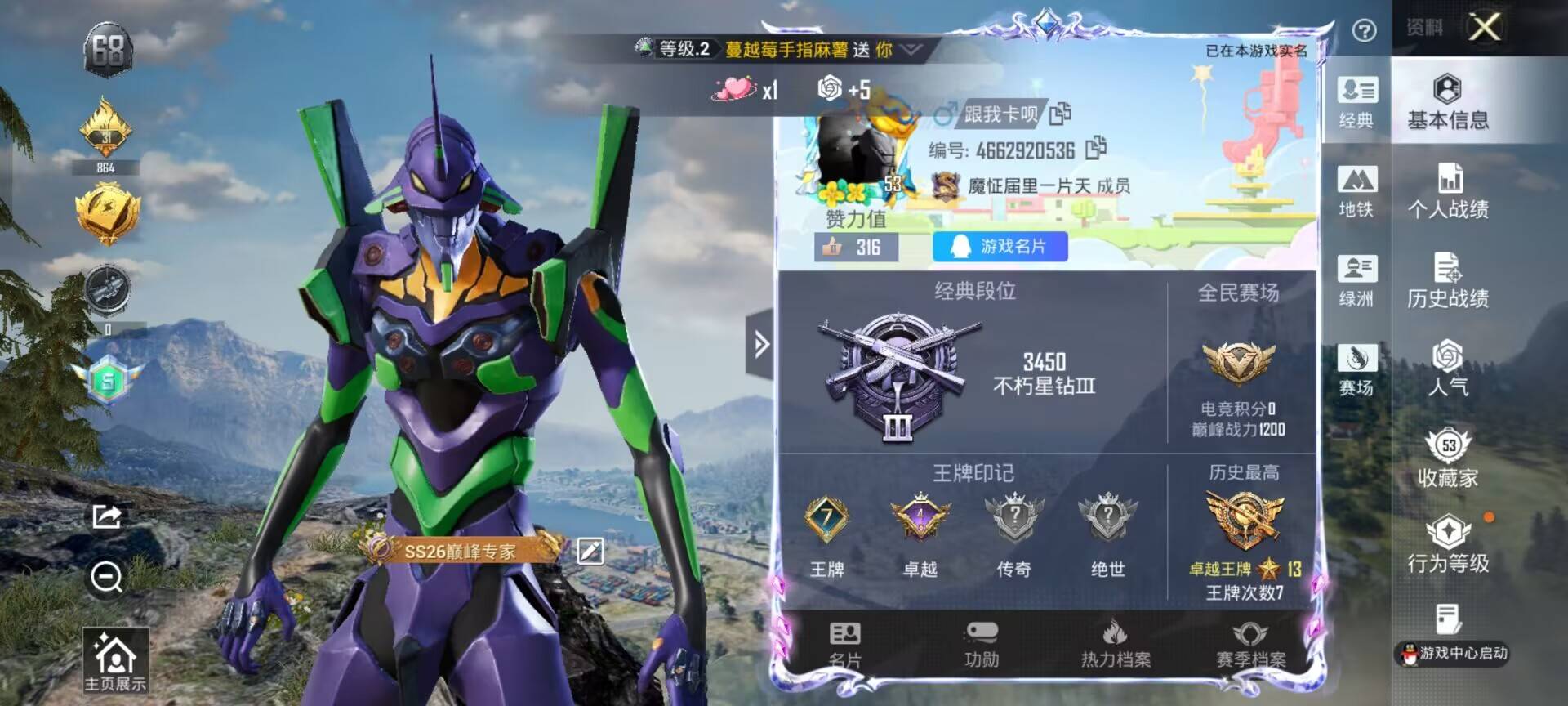
Task: Select the 经典 classic mode tab
Action: pyautogui.click(x=1356, y=103)
